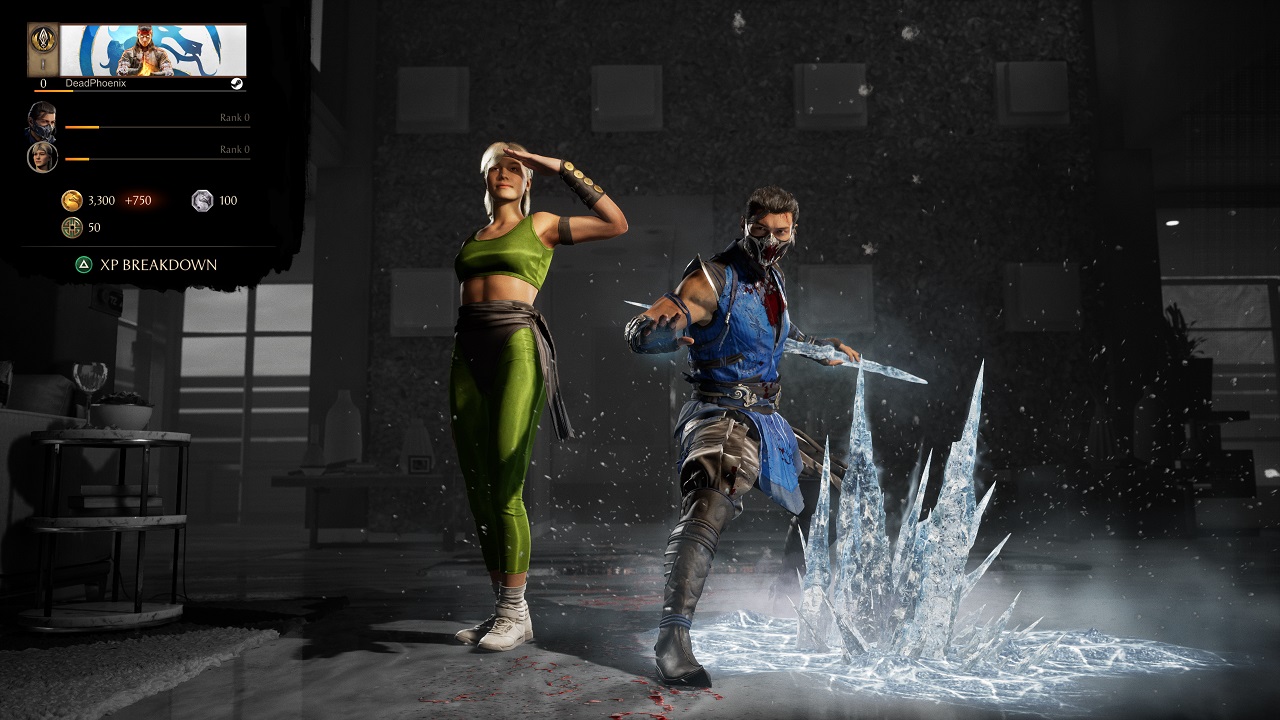
Task: Open the Steam profile icon on player card
Action: pos(238,83)
